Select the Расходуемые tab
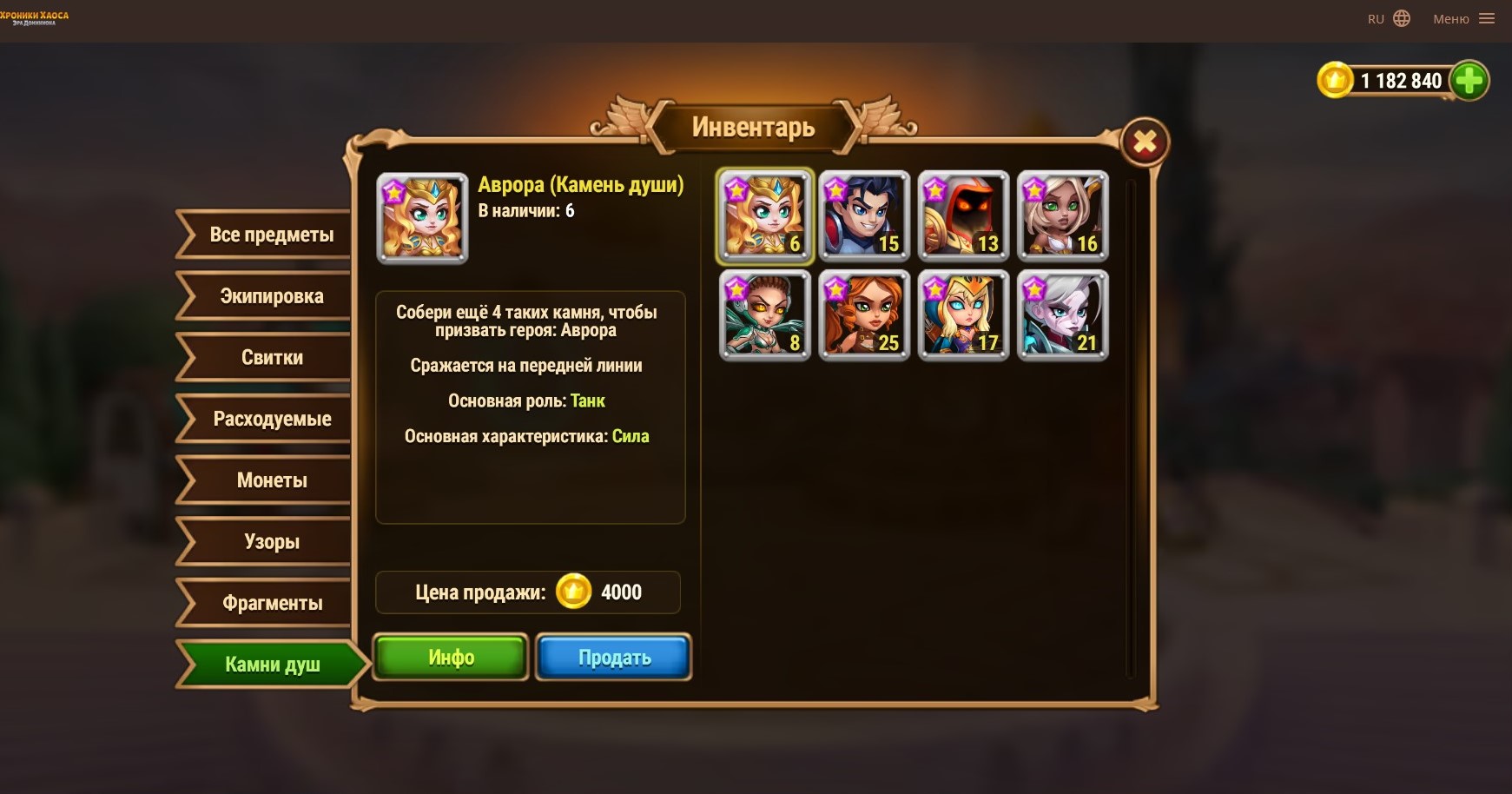Screen dimensions: 1512x794 [271, 419]
